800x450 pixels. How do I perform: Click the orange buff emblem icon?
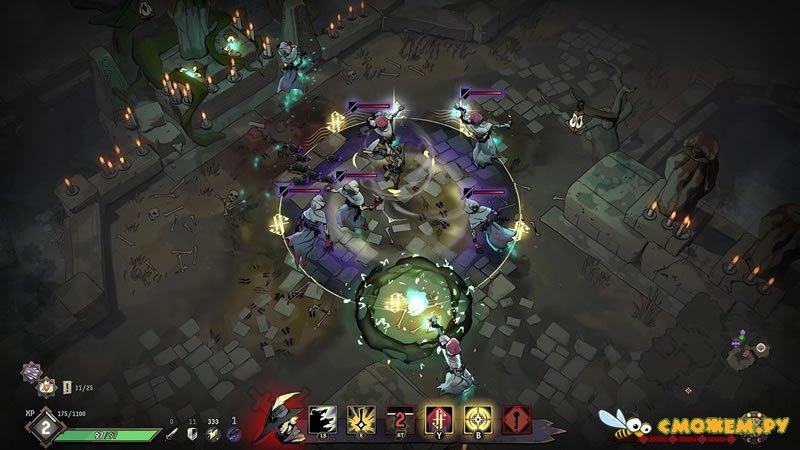[44, 389]
